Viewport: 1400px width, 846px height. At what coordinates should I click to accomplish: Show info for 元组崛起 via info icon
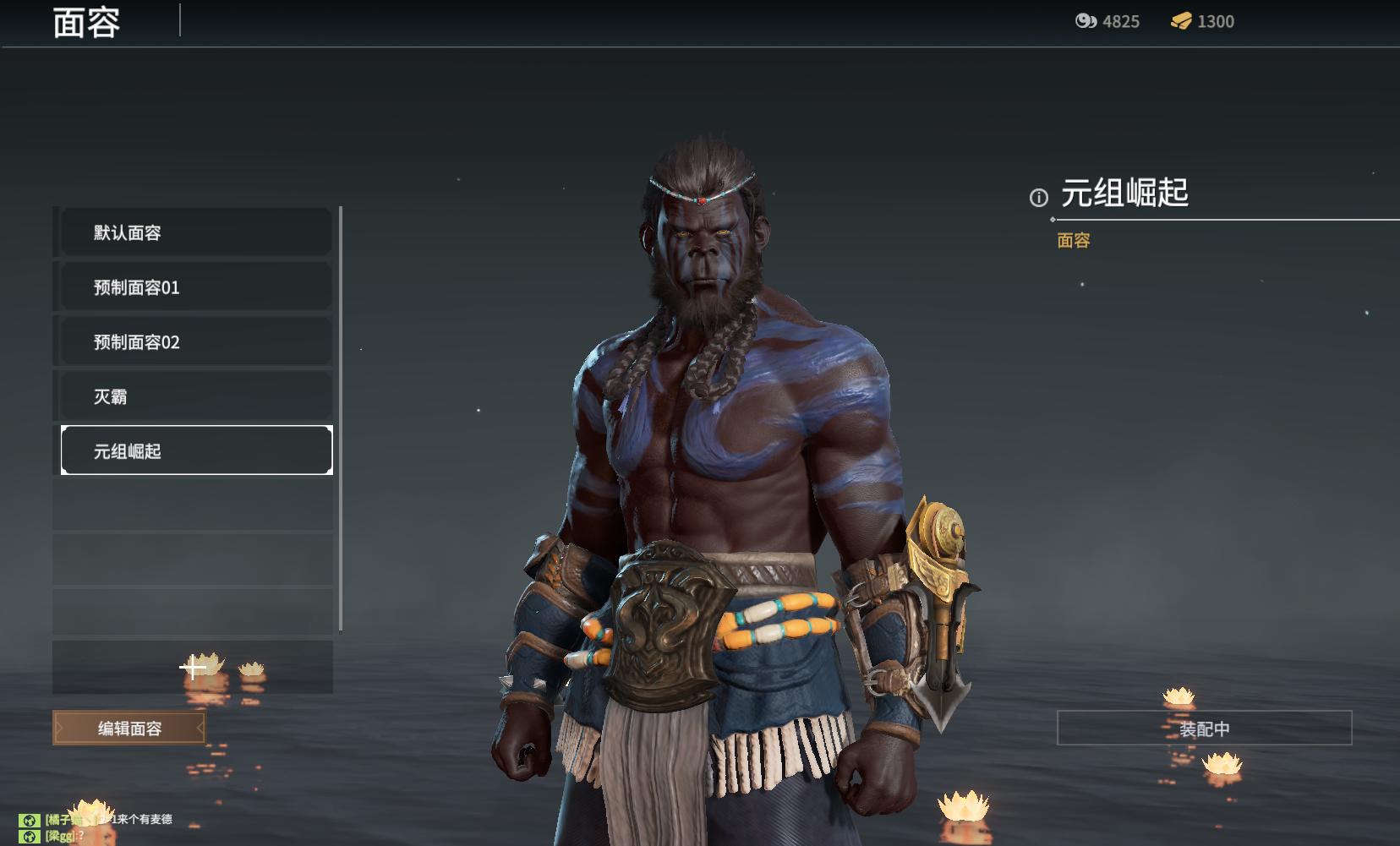pos(1038,198)
